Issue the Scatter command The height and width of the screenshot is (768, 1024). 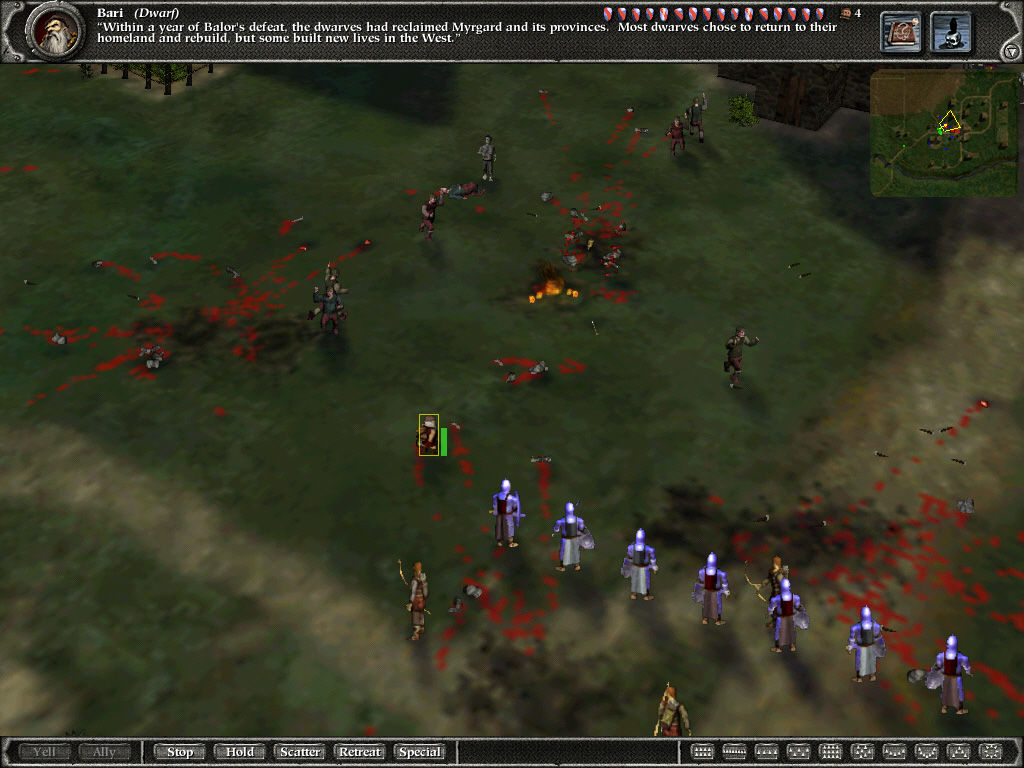click(299, 752)
